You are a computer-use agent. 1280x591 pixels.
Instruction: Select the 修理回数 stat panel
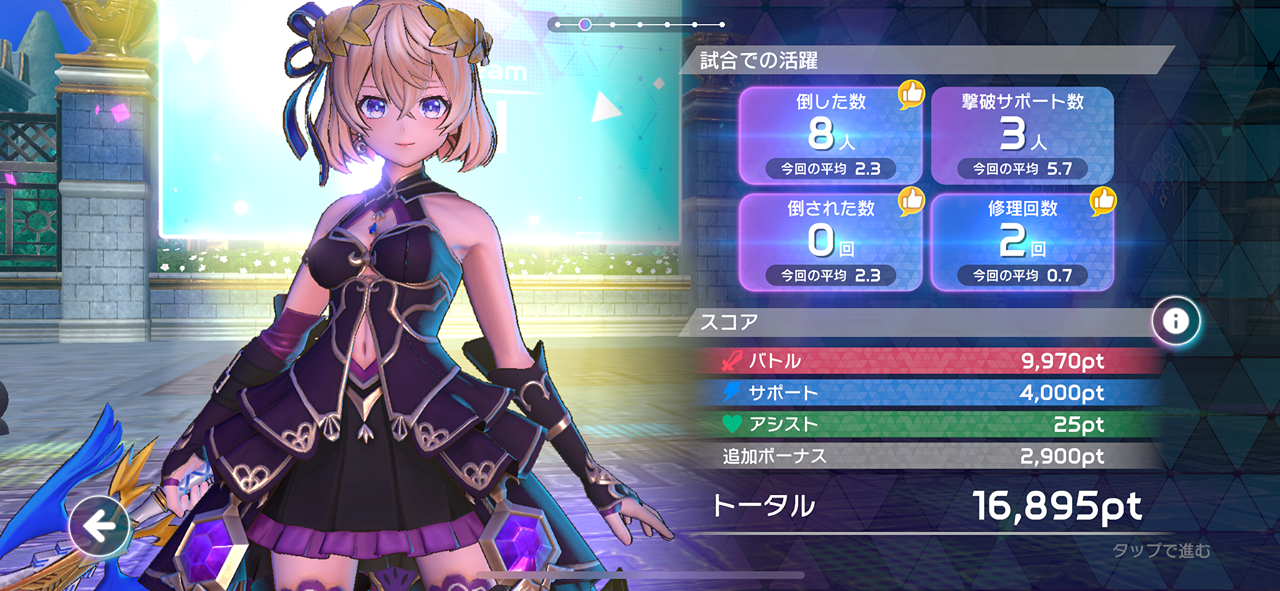pyautogui.click(x=1022, y=243)
